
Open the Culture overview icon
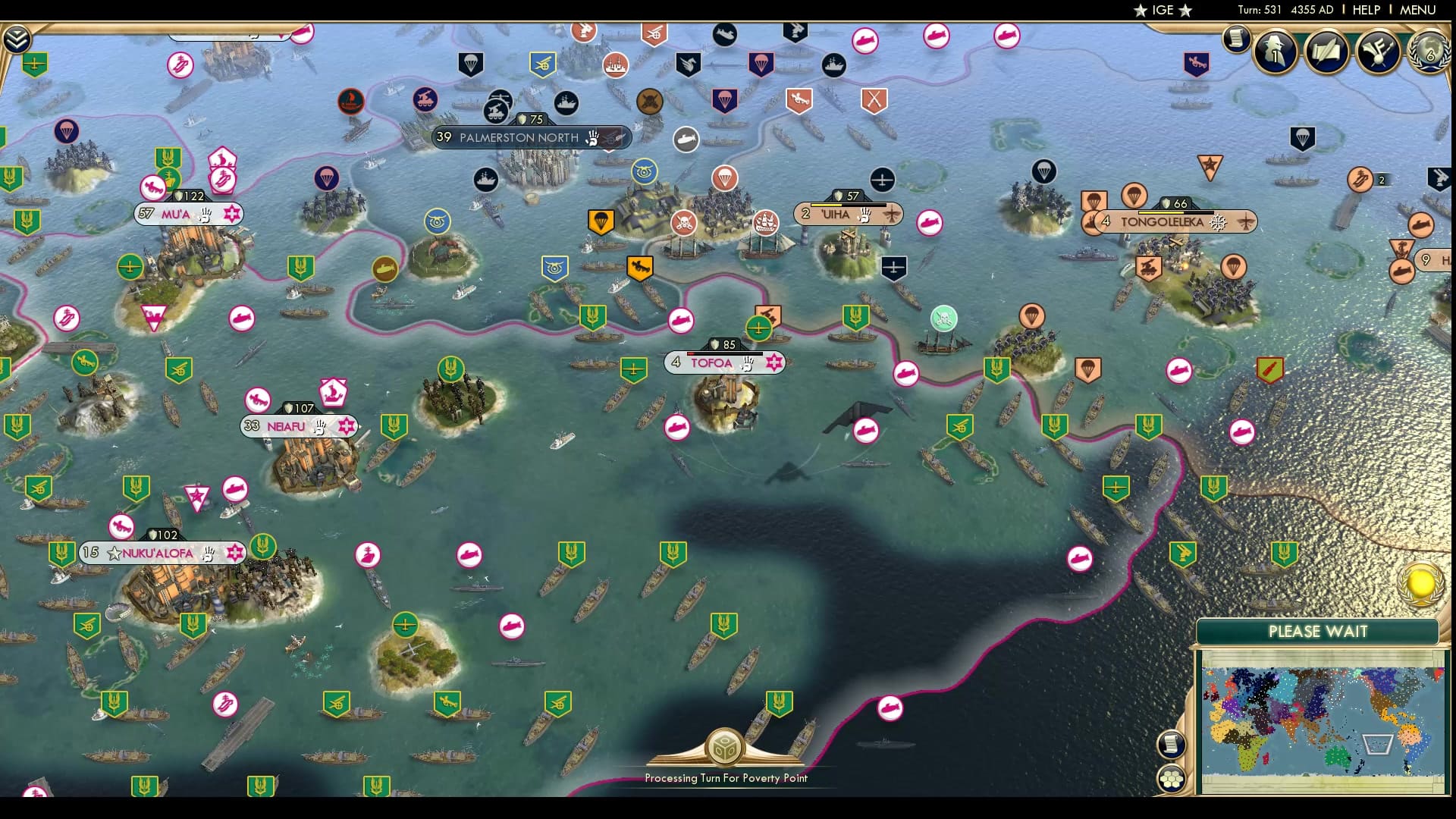point(1378,53)
